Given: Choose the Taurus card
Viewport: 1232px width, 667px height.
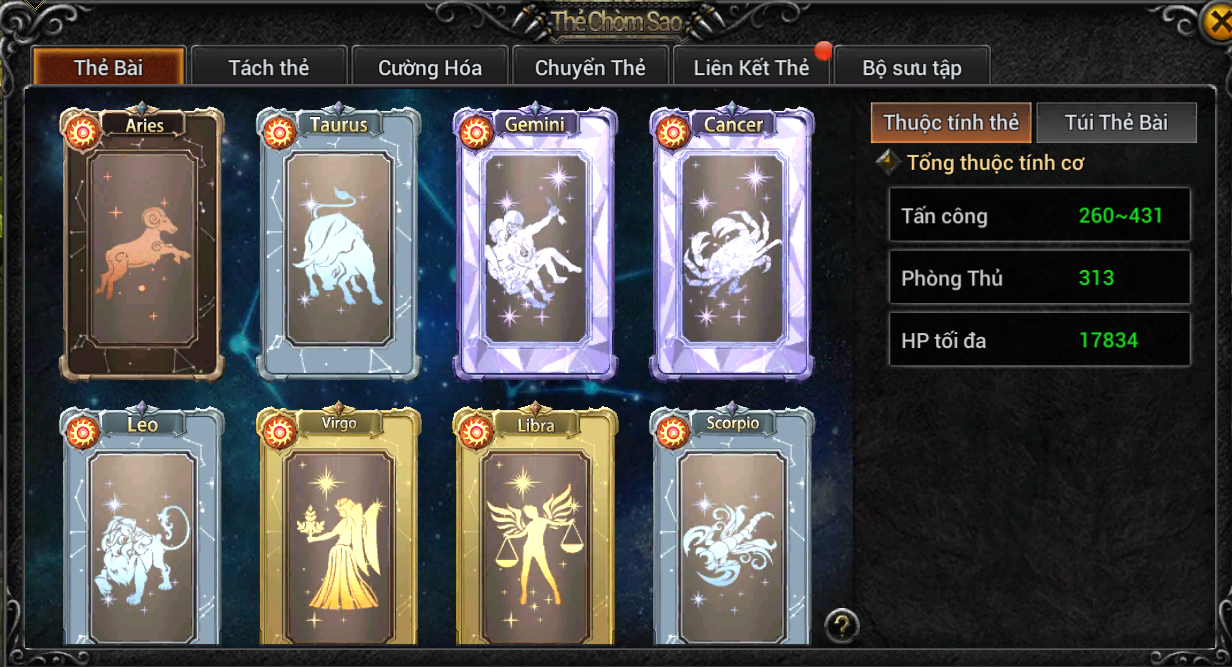Looking at the screenshot, I should [339, 245].
